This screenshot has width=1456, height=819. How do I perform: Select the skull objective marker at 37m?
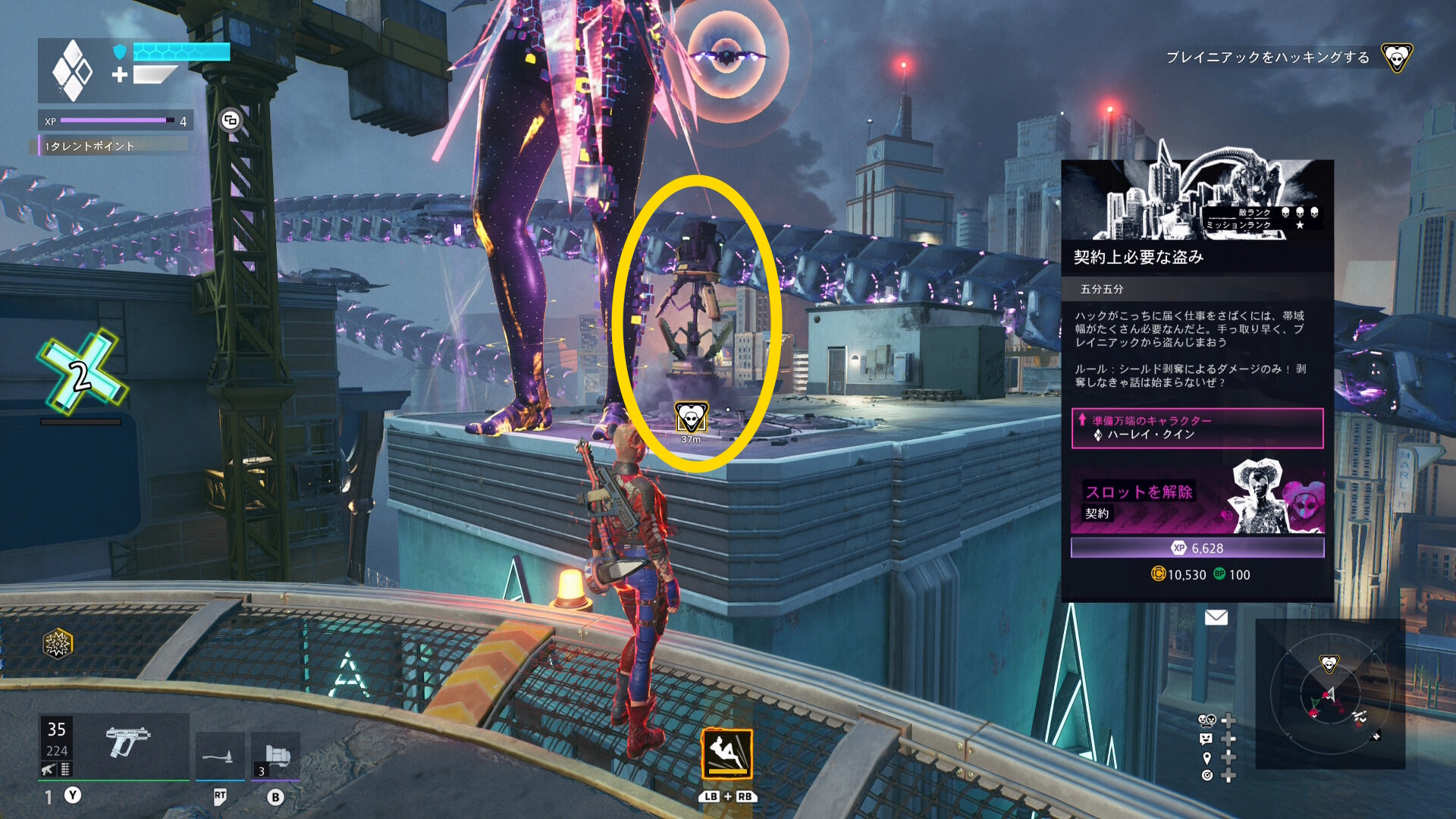point(691,417)
